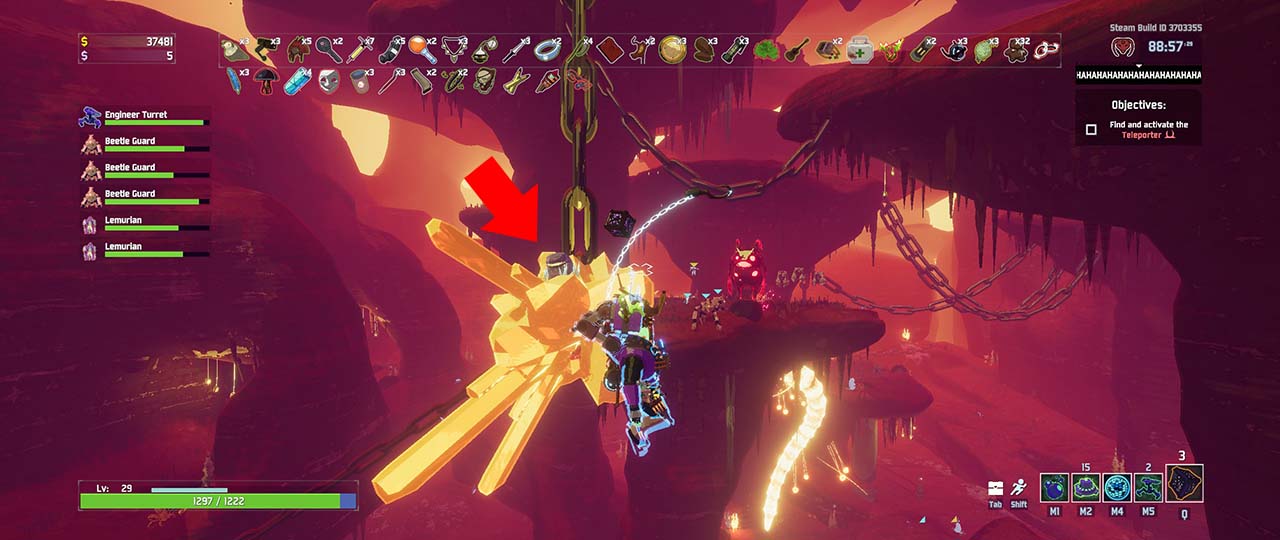Image resolution: width=1280 pixels, height=540 pixels.
Task: Click the guitar (Ukulele) item icon
Action: pos(797,49)
